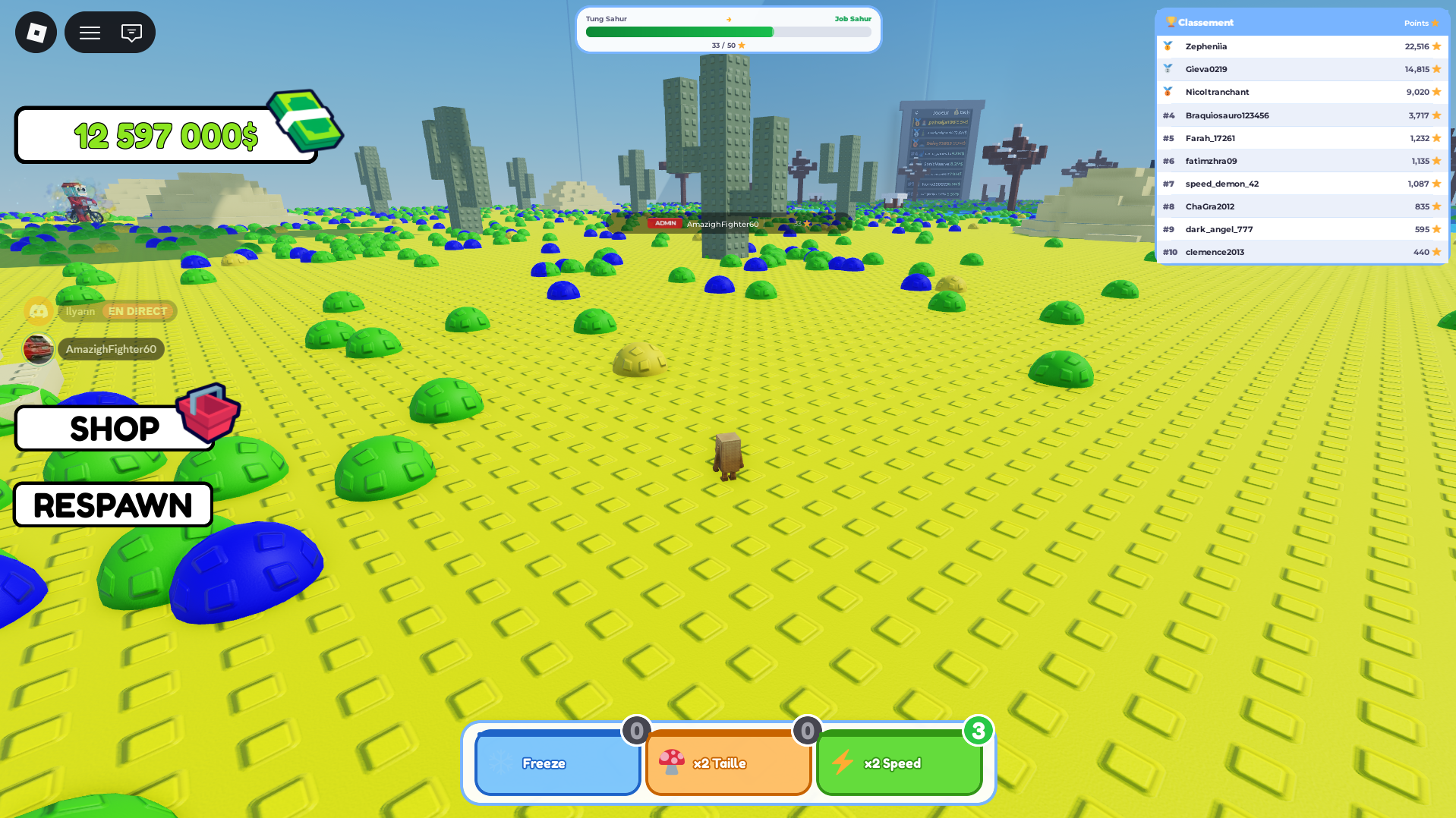The width and height of the screenshot is (1456, 818).
Task: Click the Roblox logo
Action: pyautogui.click(x=35, y=32)
